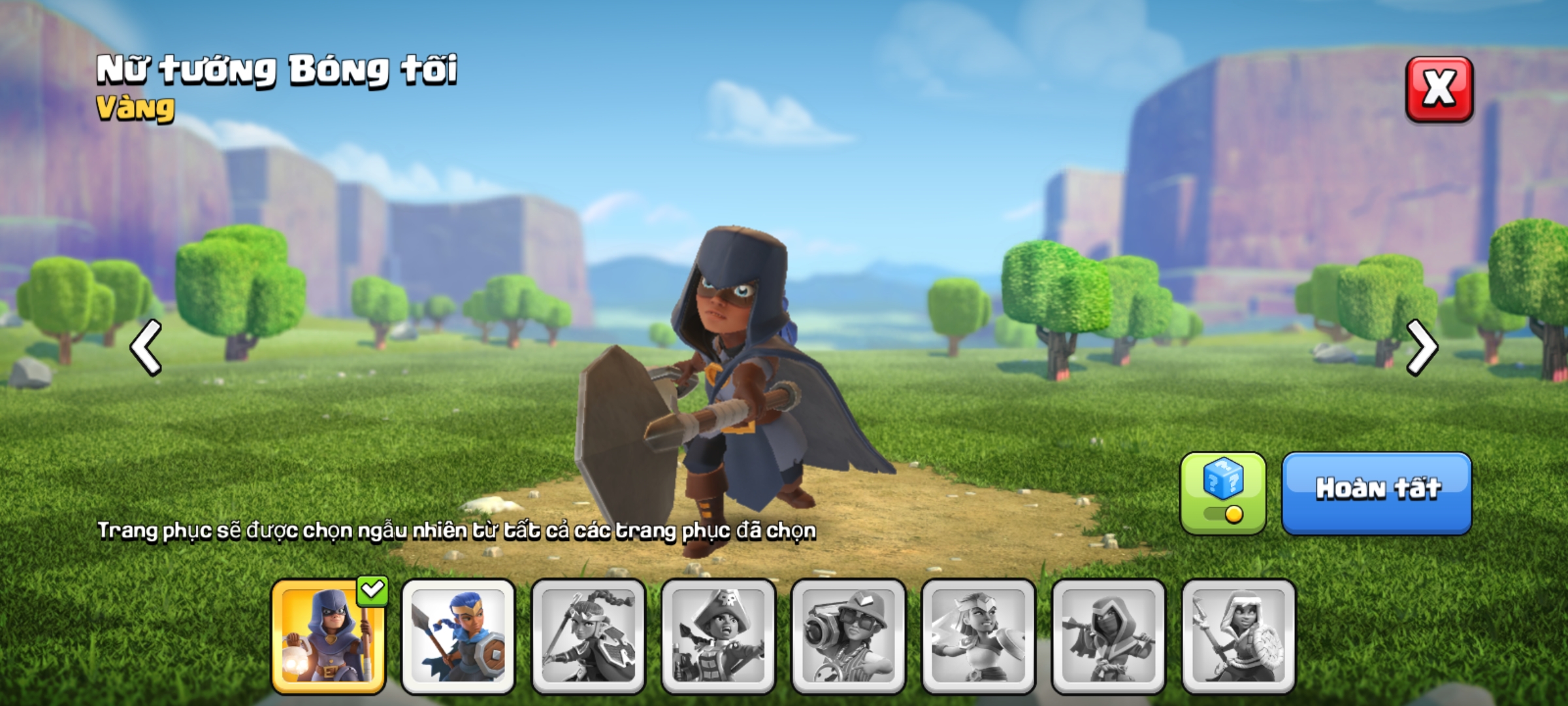The image size is (1568, 706).
Task: Pick the masked hooded rogue skin thumbnail
Action: [1108, 635]
